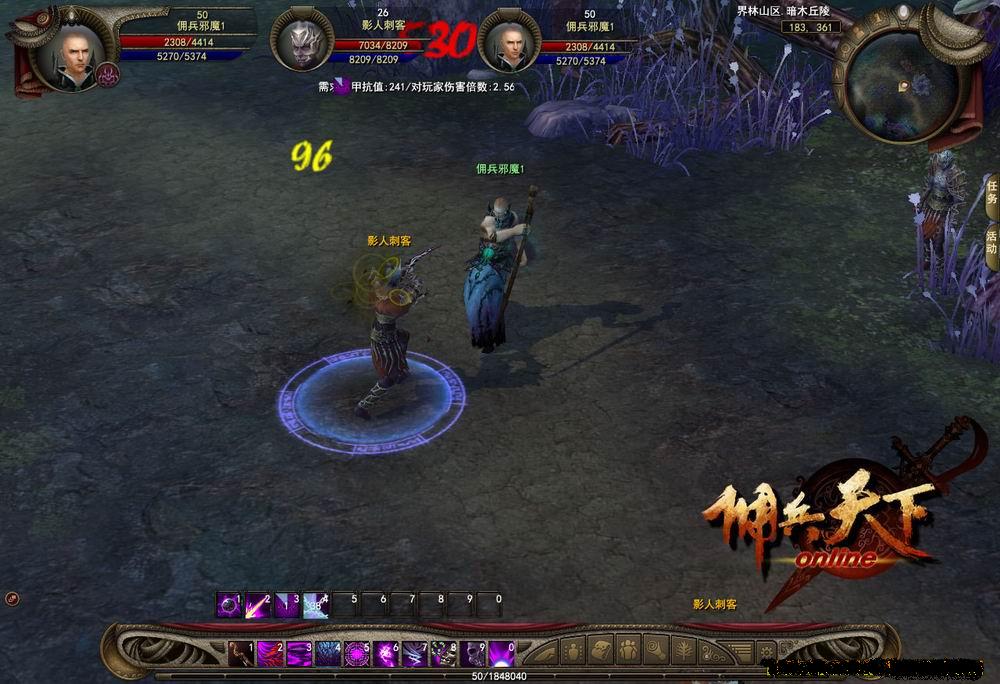Cast the purple orb skill in slot 0
This screenshot has height=684, width=1000.
click(x=501, y=654)
